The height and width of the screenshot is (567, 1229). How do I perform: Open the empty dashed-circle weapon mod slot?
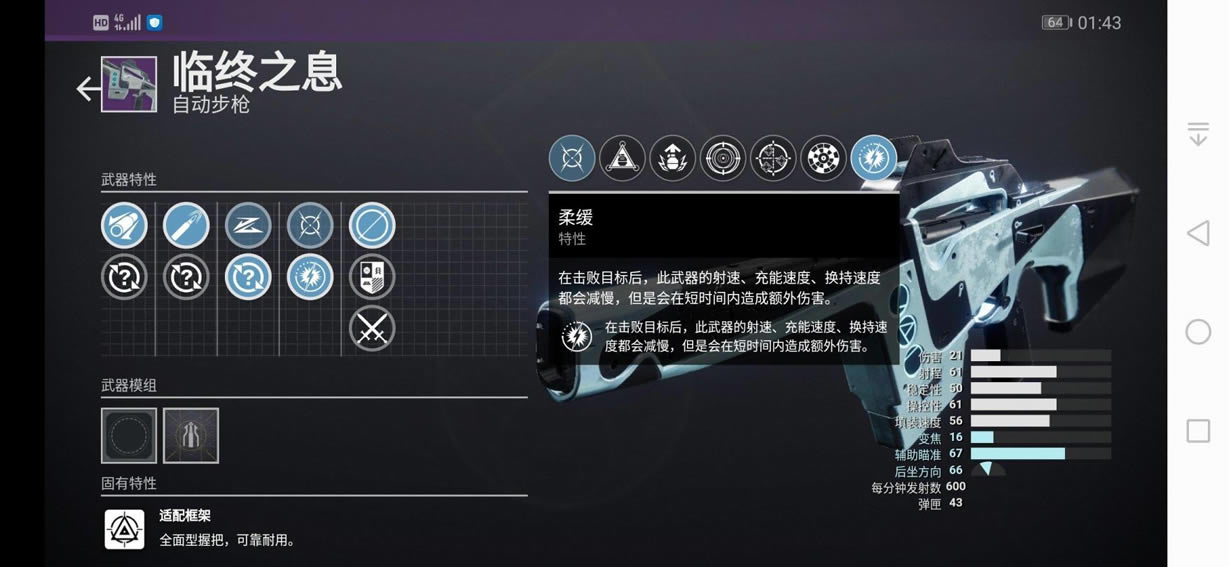129,435
